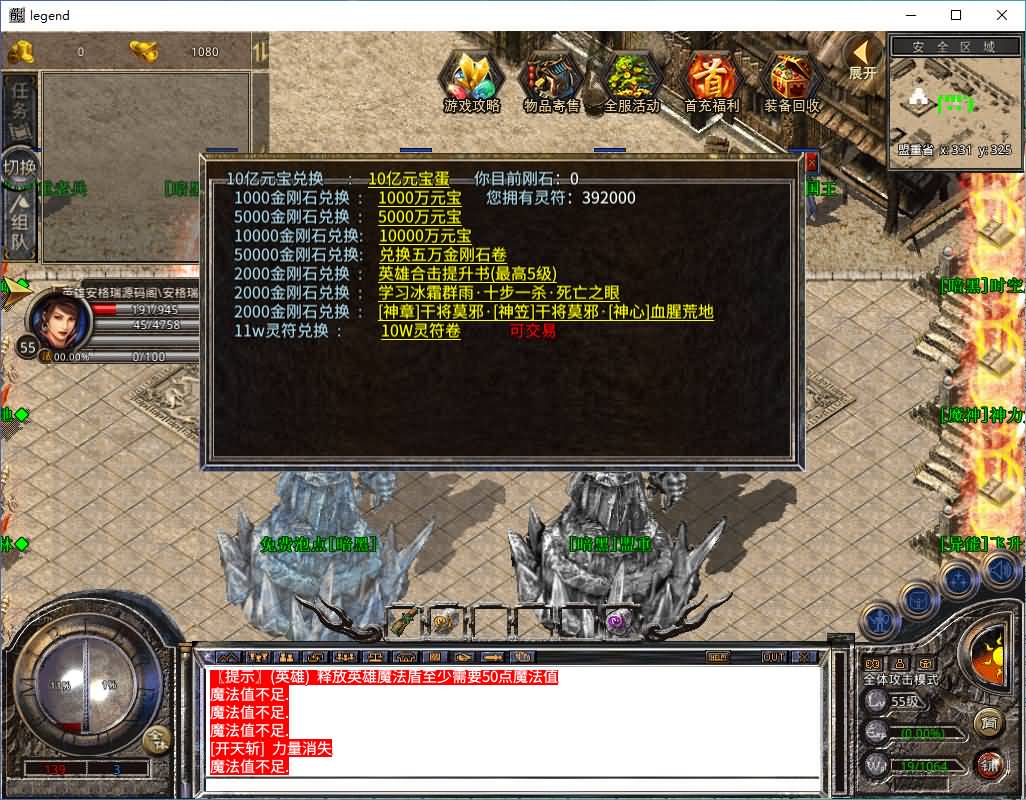
Task: Switch to the 任务 quest tab
Action: tap(19, 100)
